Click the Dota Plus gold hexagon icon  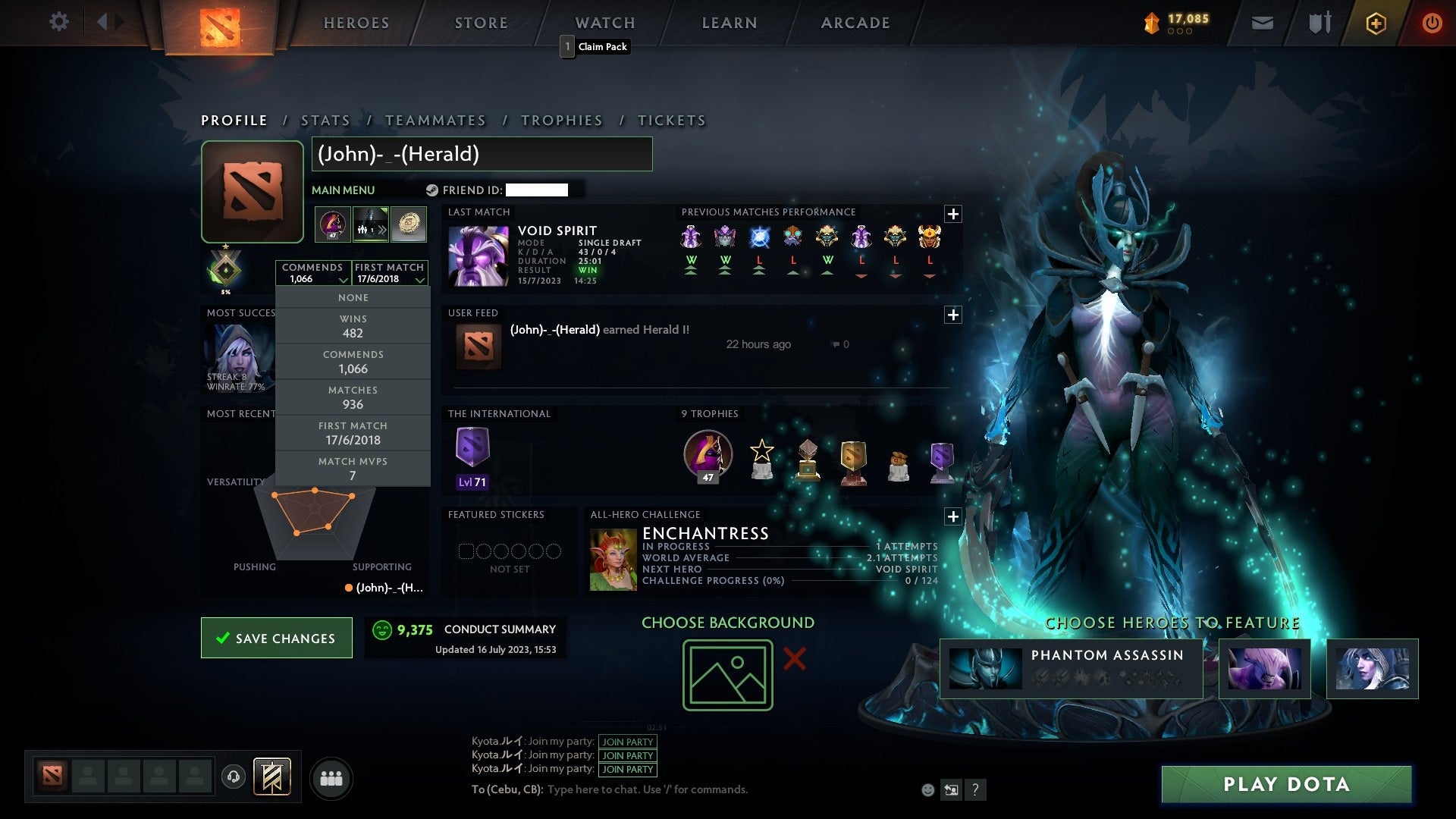[x=1376, y=23]
